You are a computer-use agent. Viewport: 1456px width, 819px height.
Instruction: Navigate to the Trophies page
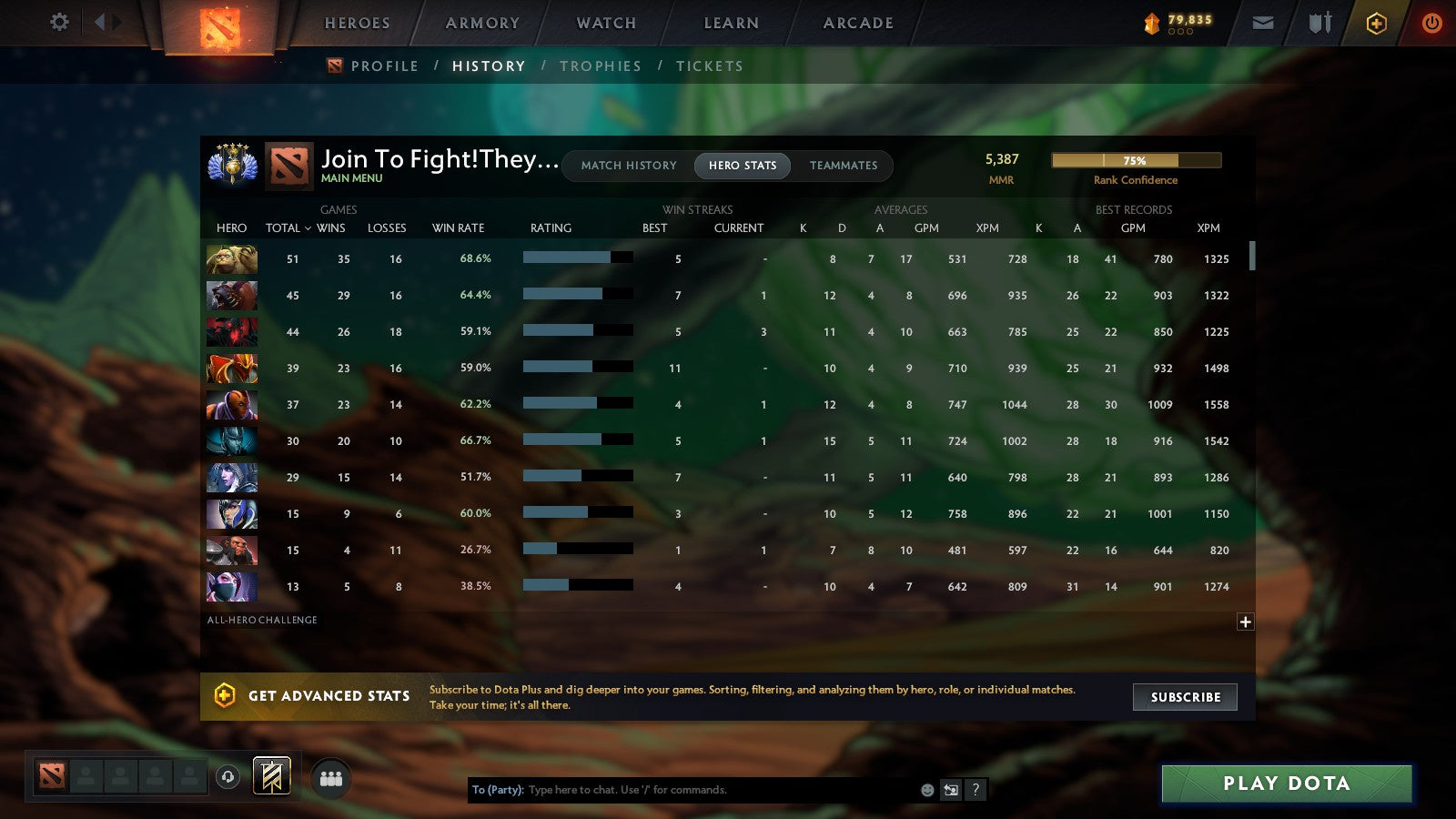[601, 66]
